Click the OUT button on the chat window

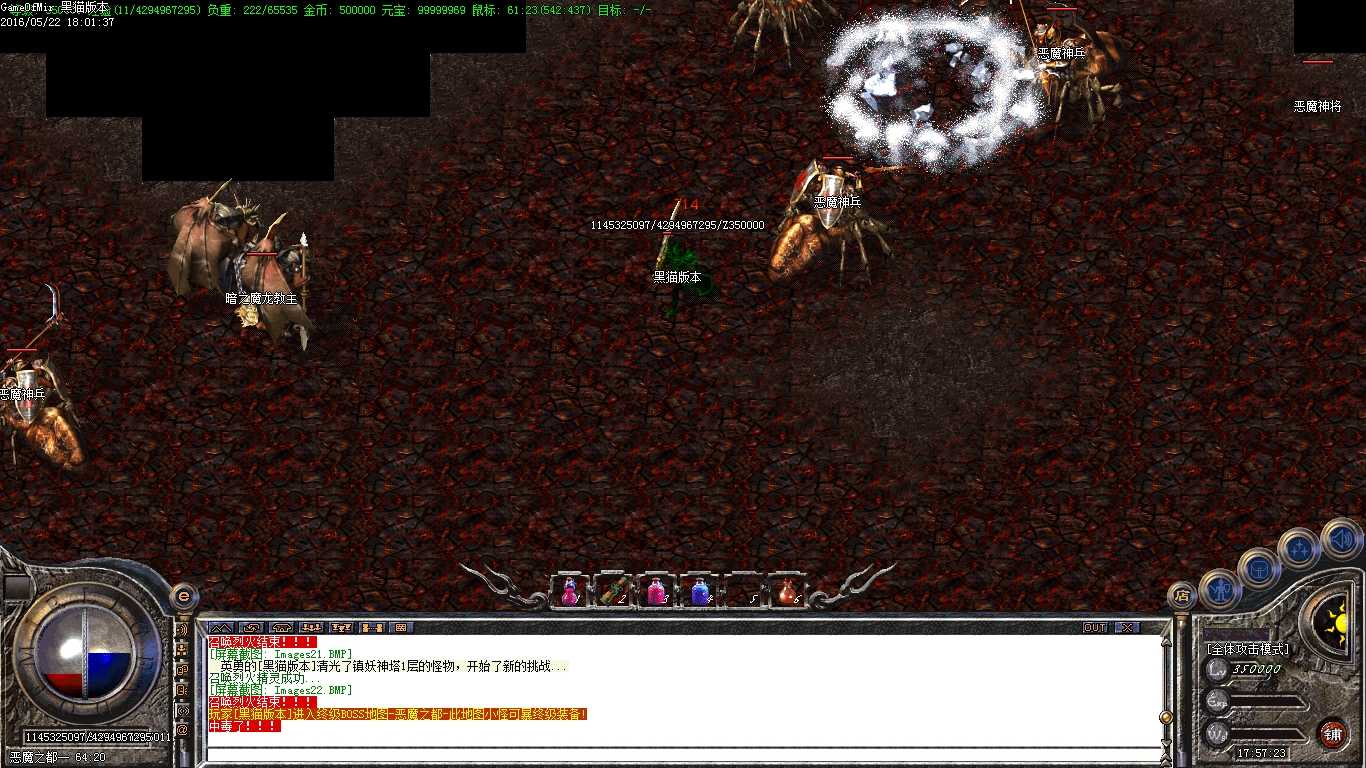pyautogui.click(x=1095, y=628)
